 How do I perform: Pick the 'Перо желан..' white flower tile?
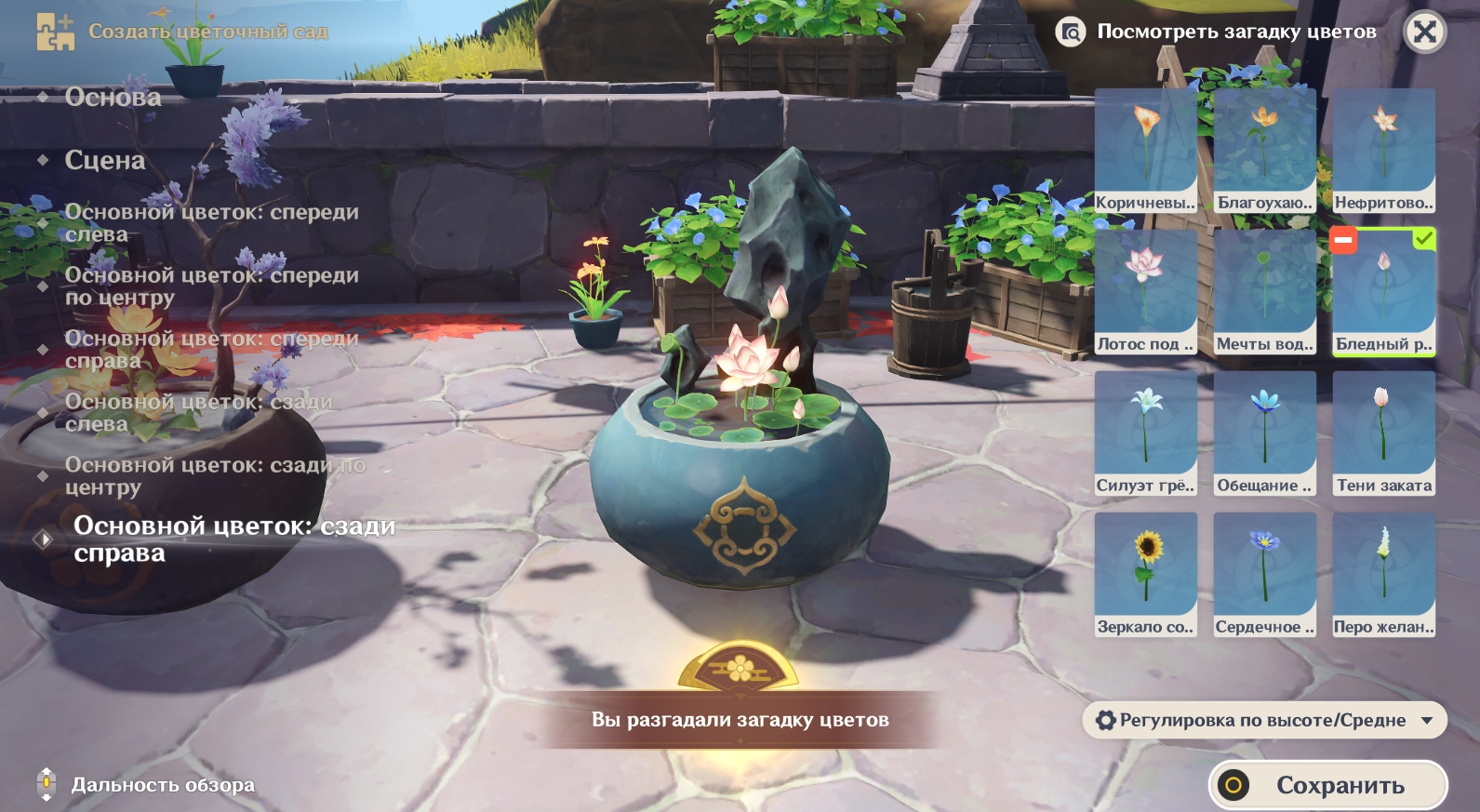[x=1383, y=575]
